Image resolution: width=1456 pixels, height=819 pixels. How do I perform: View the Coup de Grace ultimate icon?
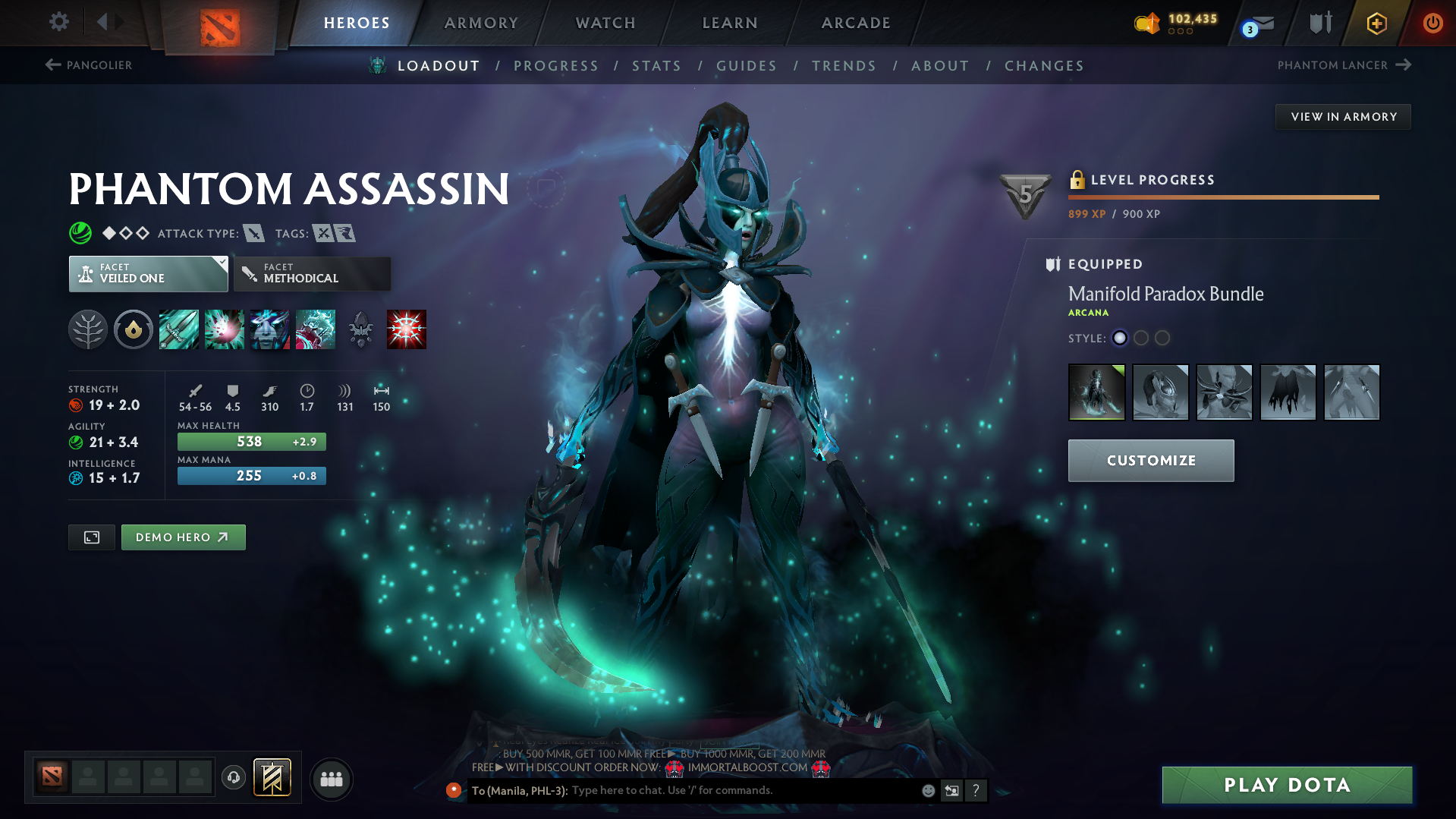click(407, 329)
